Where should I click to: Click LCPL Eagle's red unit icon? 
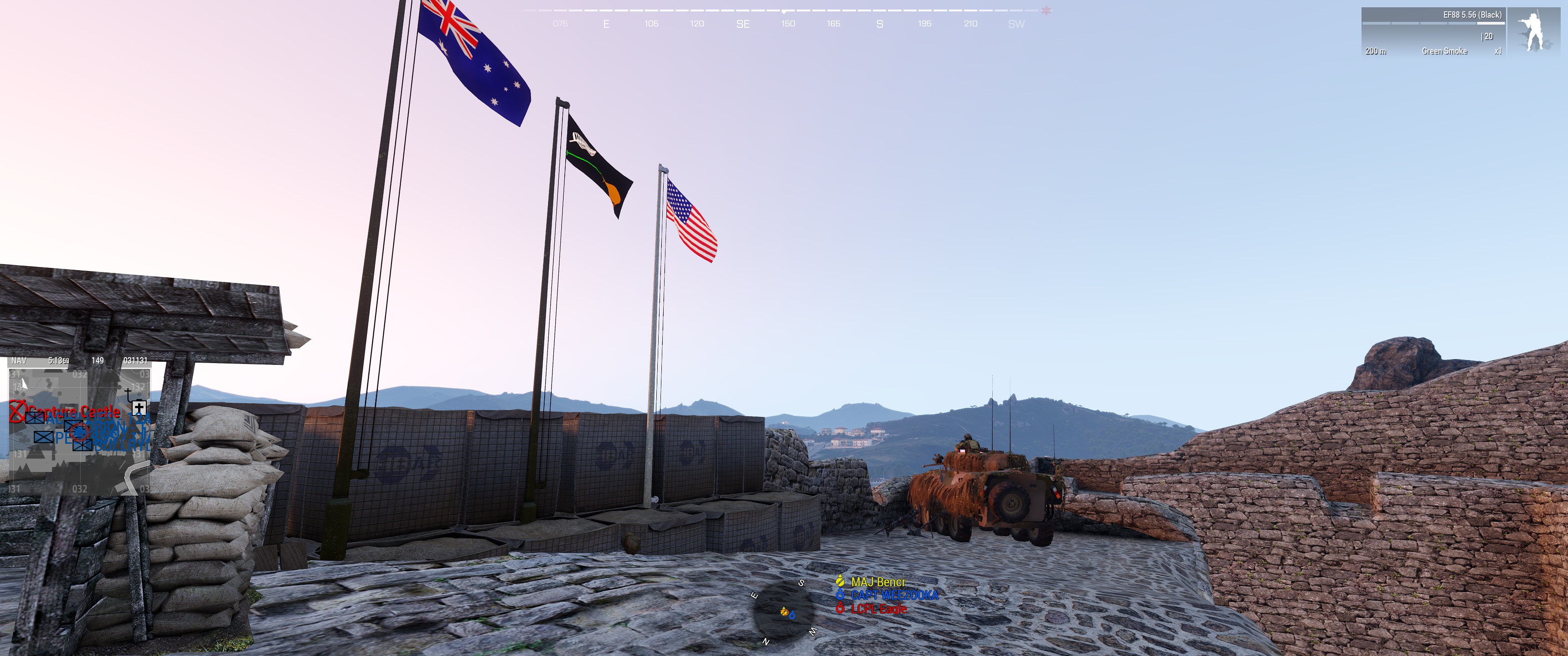point(840,609)
